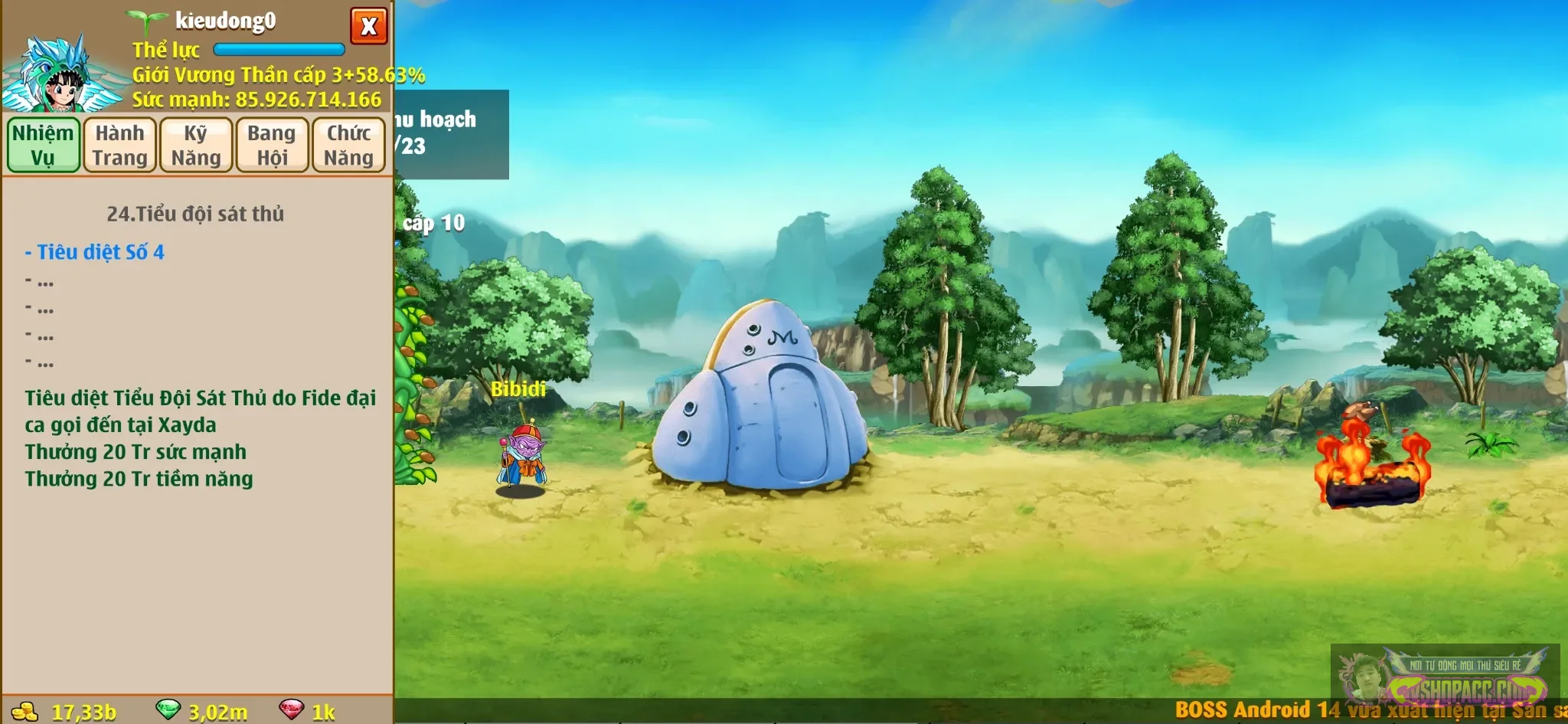Click the ShopAcc watermark banner

[x=1444, y=678]
